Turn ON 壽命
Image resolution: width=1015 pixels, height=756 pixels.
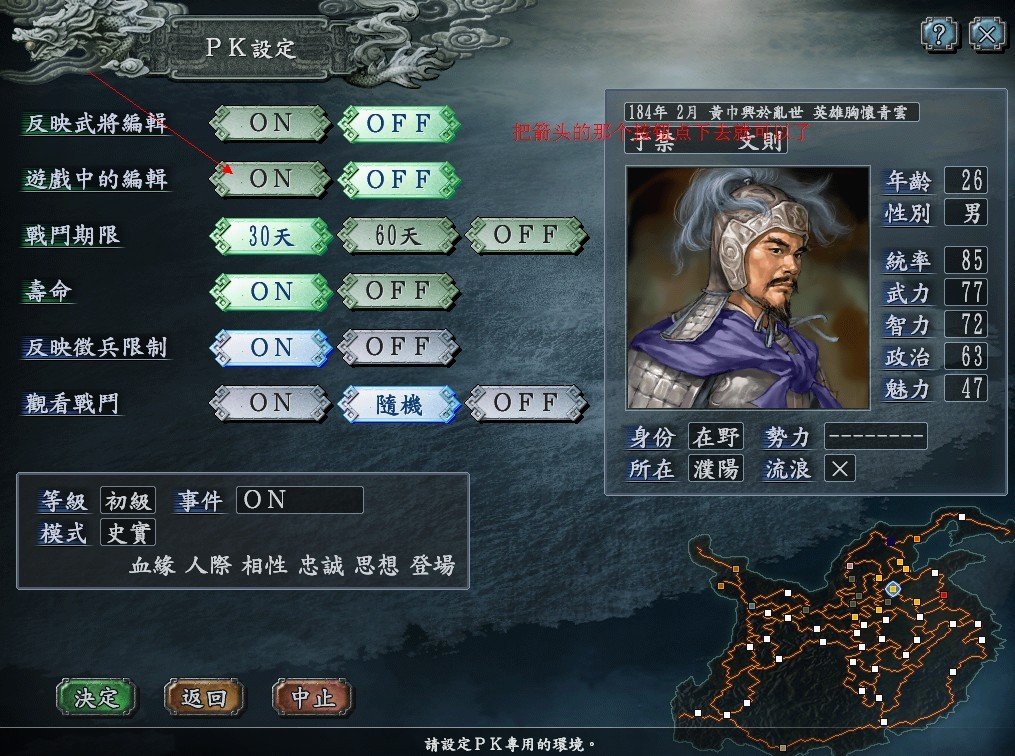[x=270, y=292]
